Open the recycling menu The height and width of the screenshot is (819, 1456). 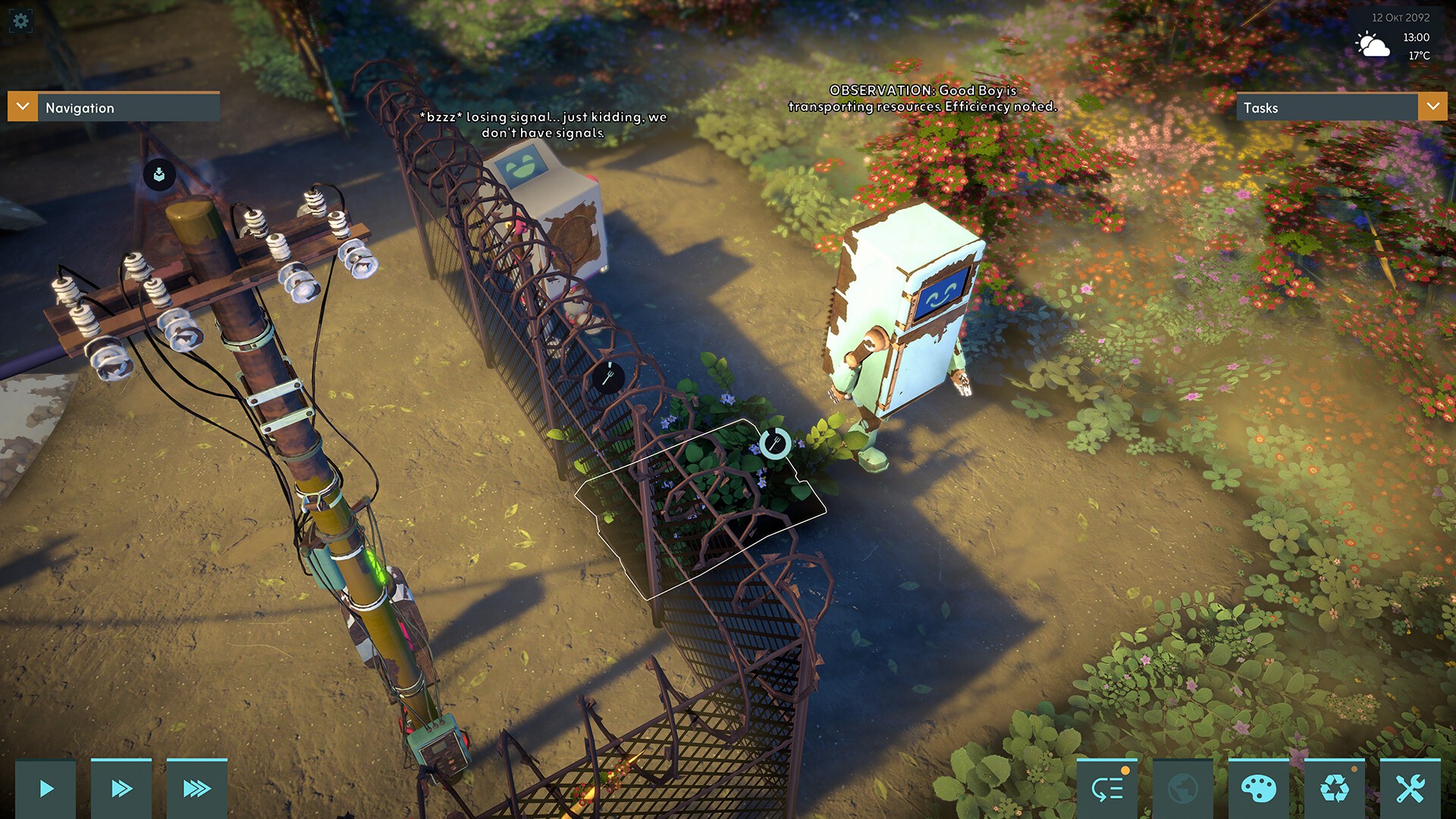[1335, 789]
